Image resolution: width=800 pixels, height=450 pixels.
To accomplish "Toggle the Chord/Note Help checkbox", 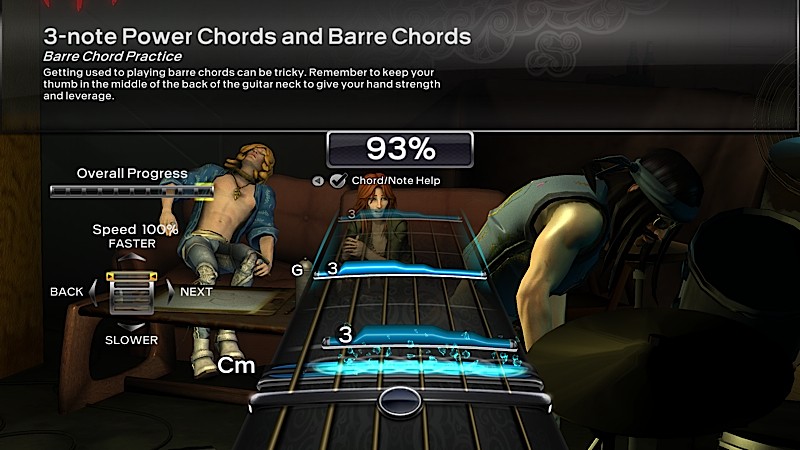I will point(338,181).
